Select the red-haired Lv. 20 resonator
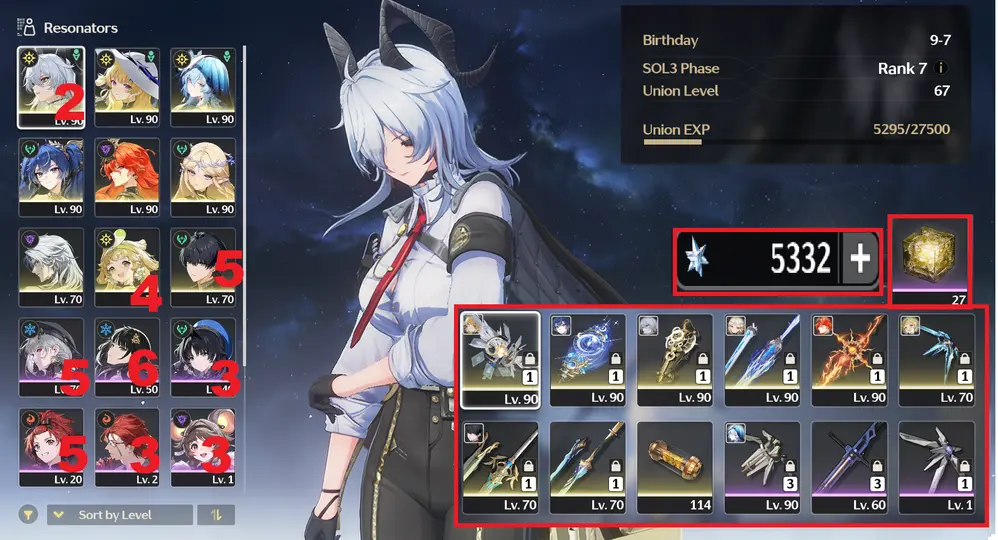This screenshot has height=540, width=998. (51, 447)
